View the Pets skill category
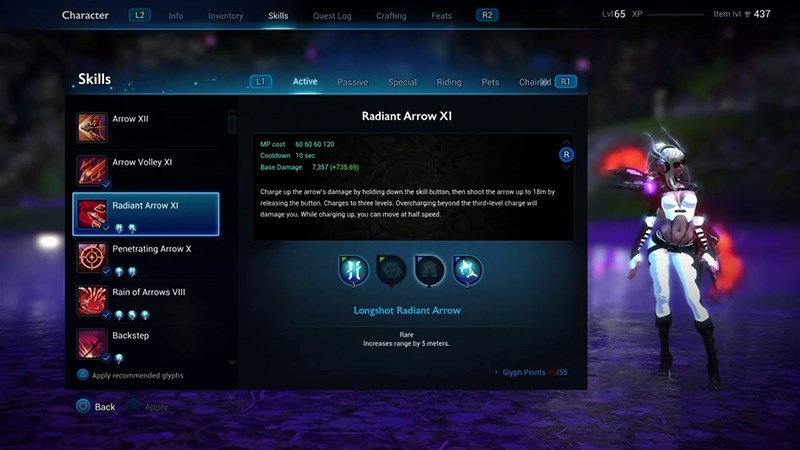The image size is (800, 450). (490, 82)
